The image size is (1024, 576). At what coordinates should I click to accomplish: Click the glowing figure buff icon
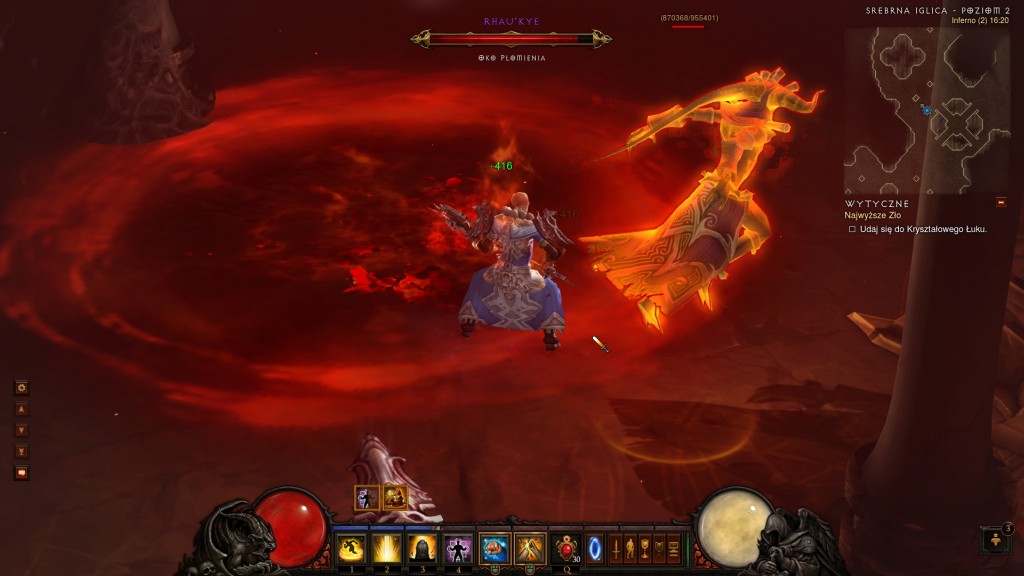tap(367, 497)
